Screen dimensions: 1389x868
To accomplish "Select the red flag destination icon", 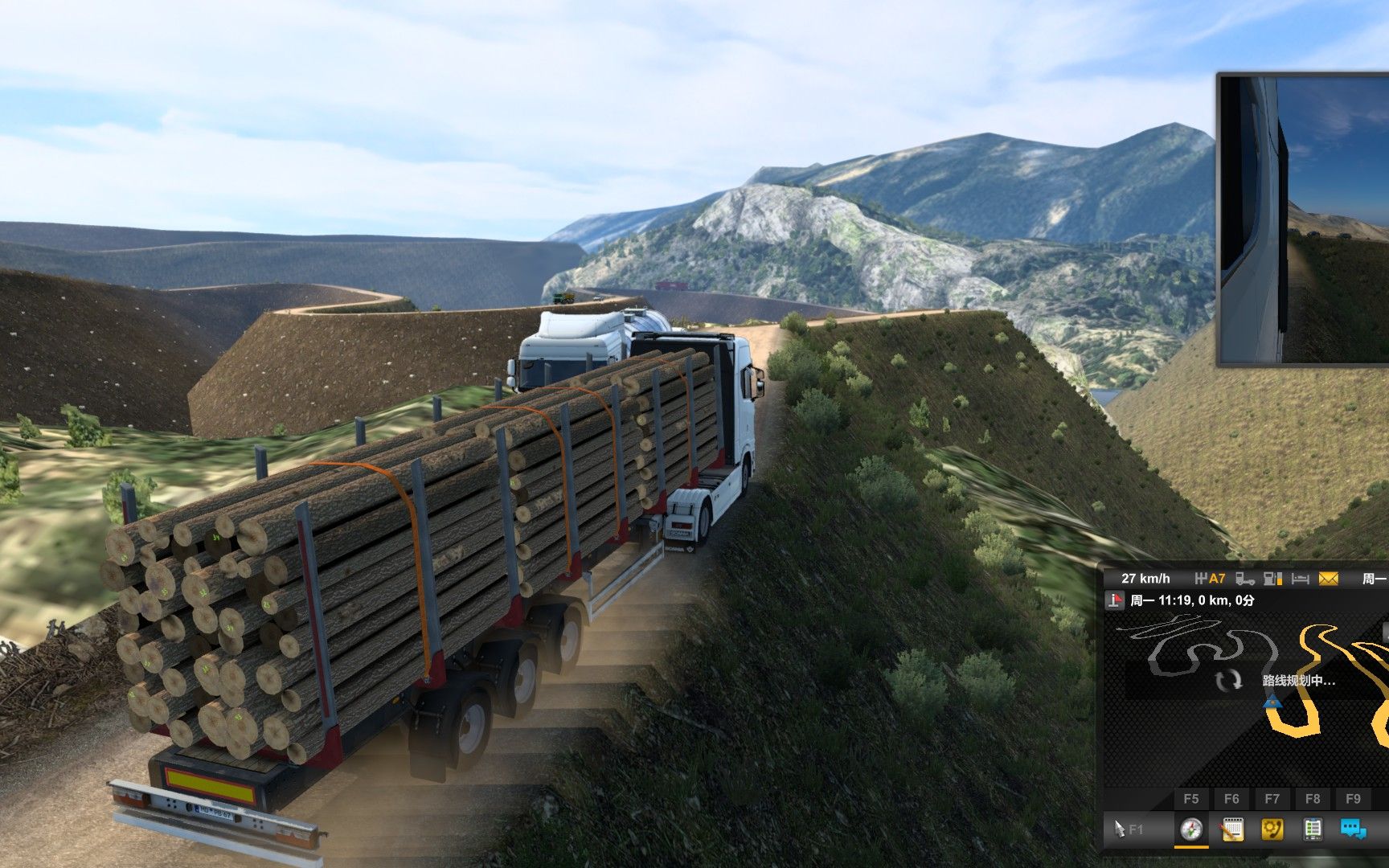I will tap(1115, 600).
